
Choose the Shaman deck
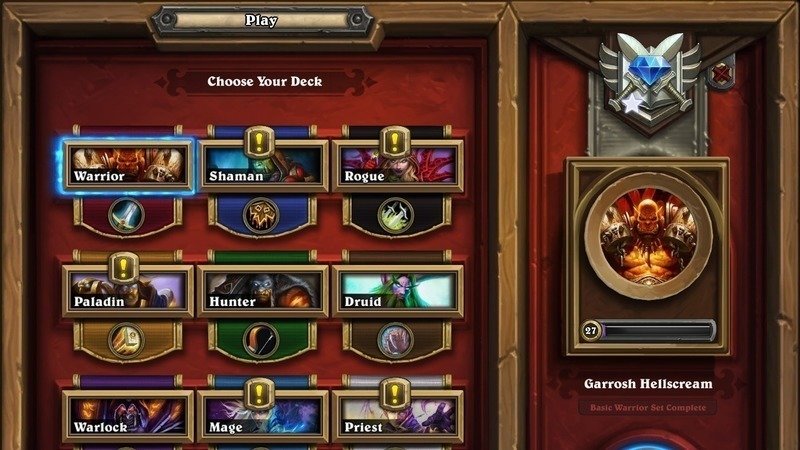coord(263,166)
